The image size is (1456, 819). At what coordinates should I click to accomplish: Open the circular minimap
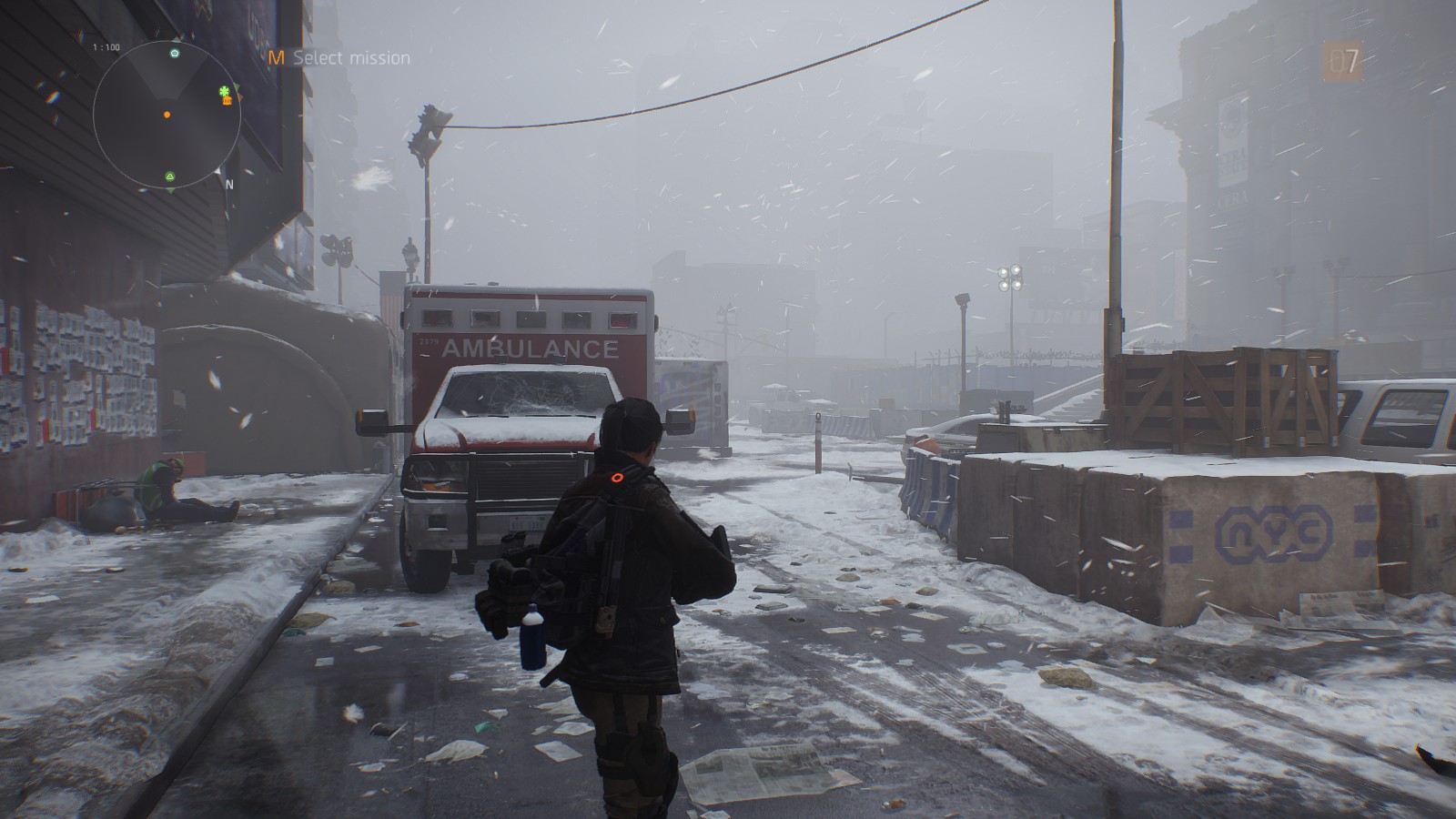[x=167, y=116]
